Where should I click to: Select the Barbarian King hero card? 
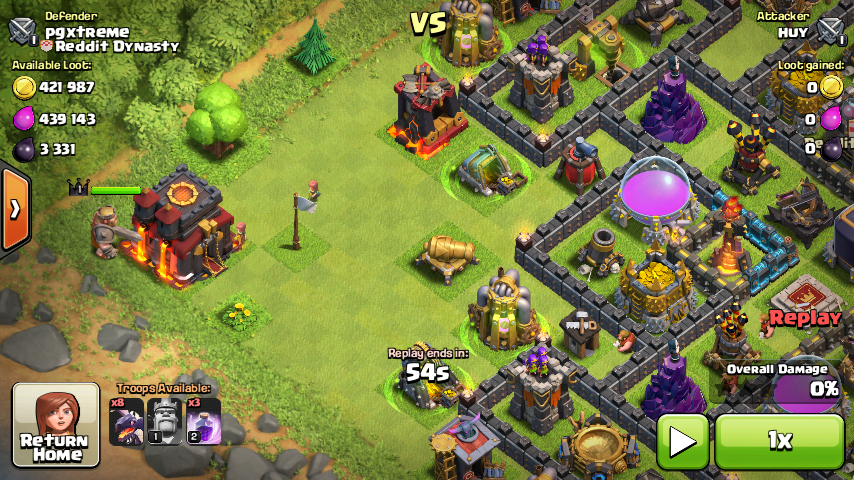[165, 421]
